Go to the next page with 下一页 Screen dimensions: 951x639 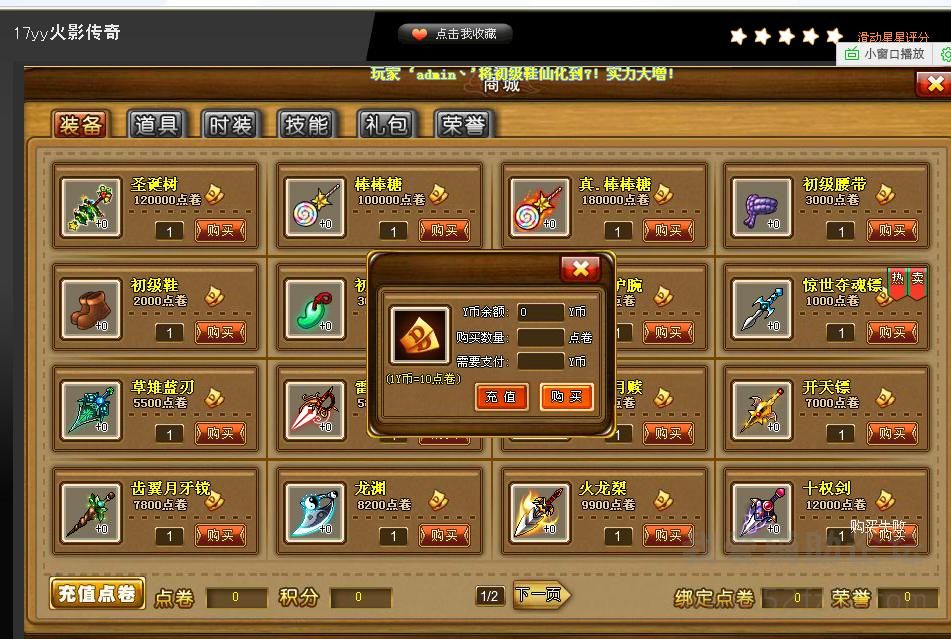point(540,596)
